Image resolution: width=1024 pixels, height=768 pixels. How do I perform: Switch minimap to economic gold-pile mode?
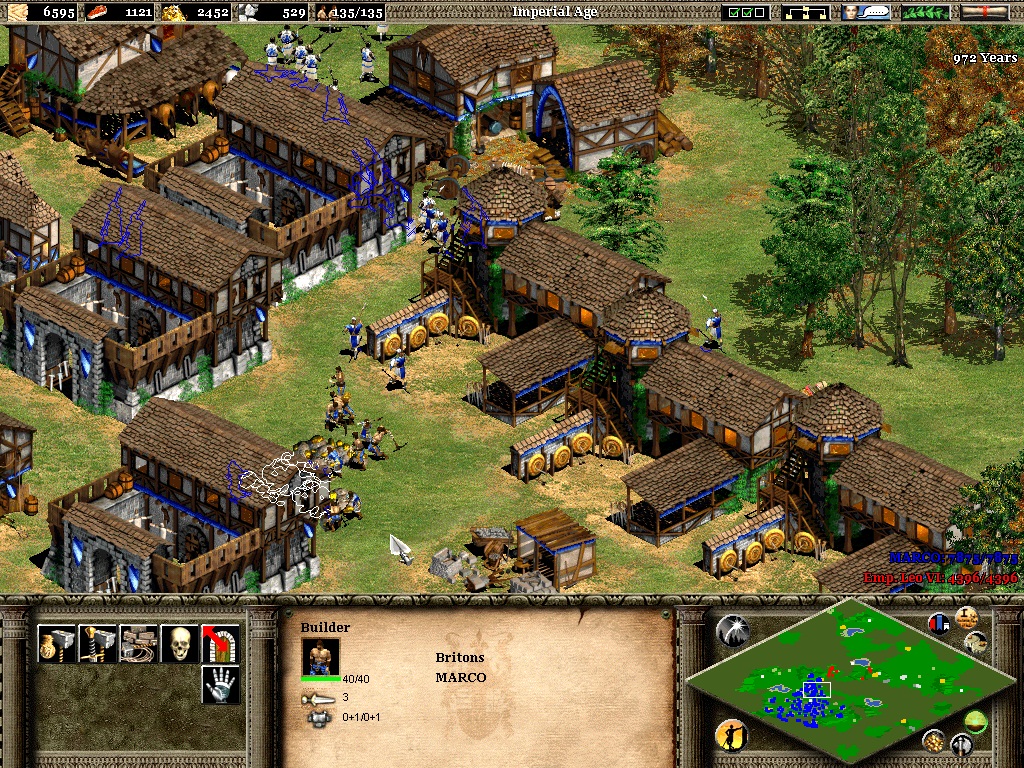(x=933, y=740)
